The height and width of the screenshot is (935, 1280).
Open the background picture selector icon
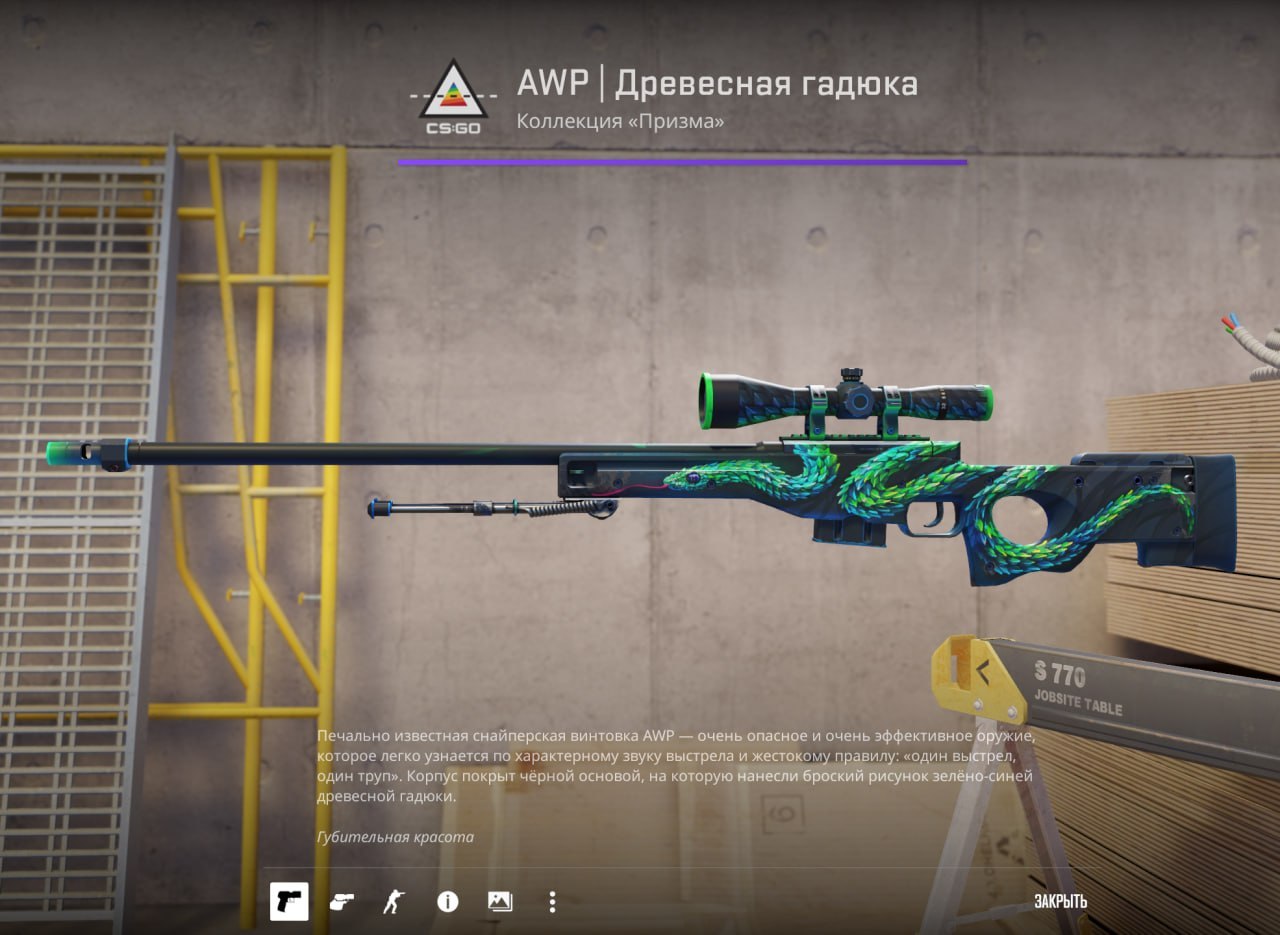point(500,902)
